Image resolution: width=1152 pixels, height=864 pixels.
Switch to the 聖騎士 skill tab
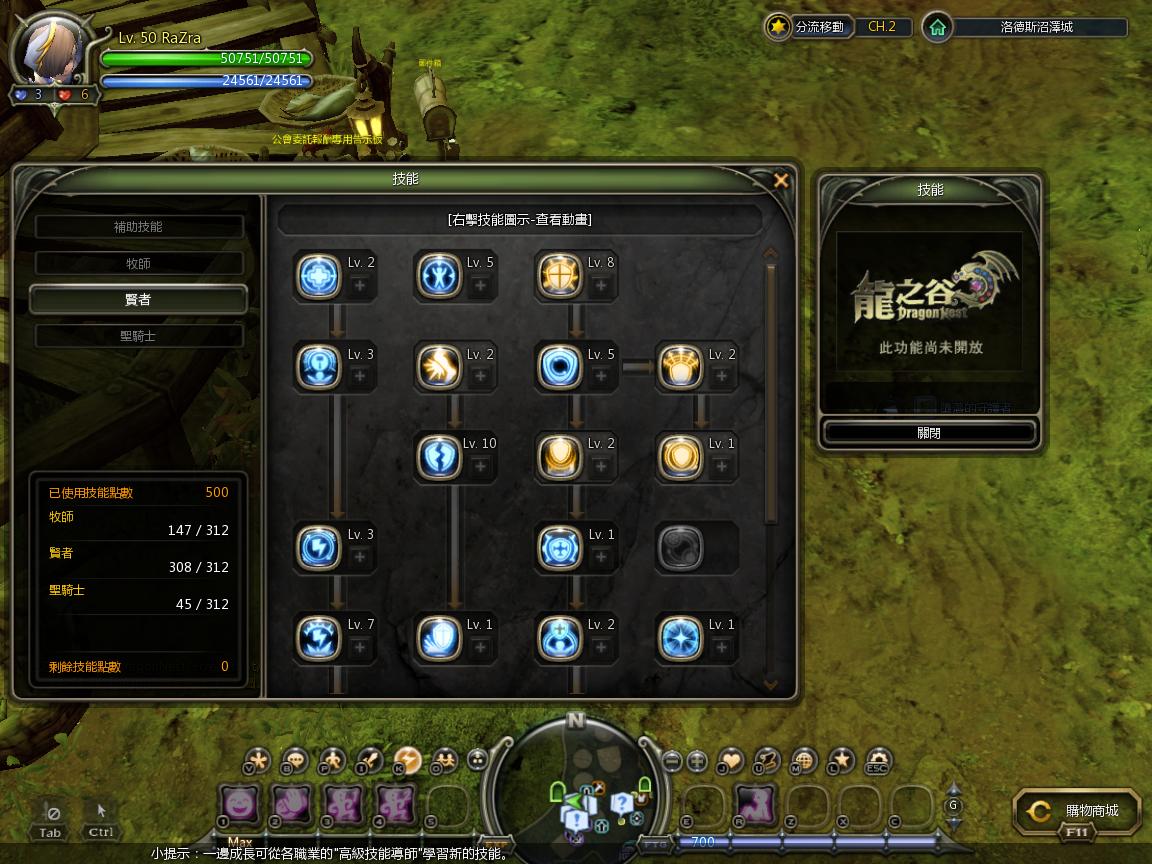coord(139,336)
